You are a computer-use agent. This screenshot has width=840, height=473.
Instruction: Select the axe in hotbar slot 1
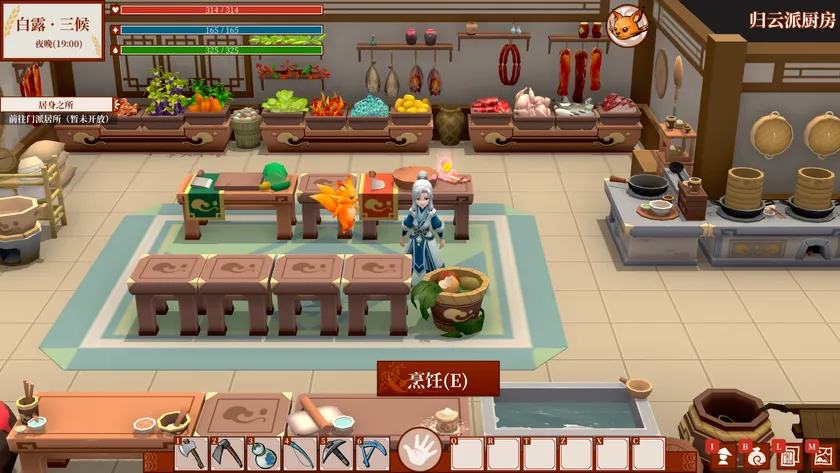pyautogui.click(x=192, y=453)
